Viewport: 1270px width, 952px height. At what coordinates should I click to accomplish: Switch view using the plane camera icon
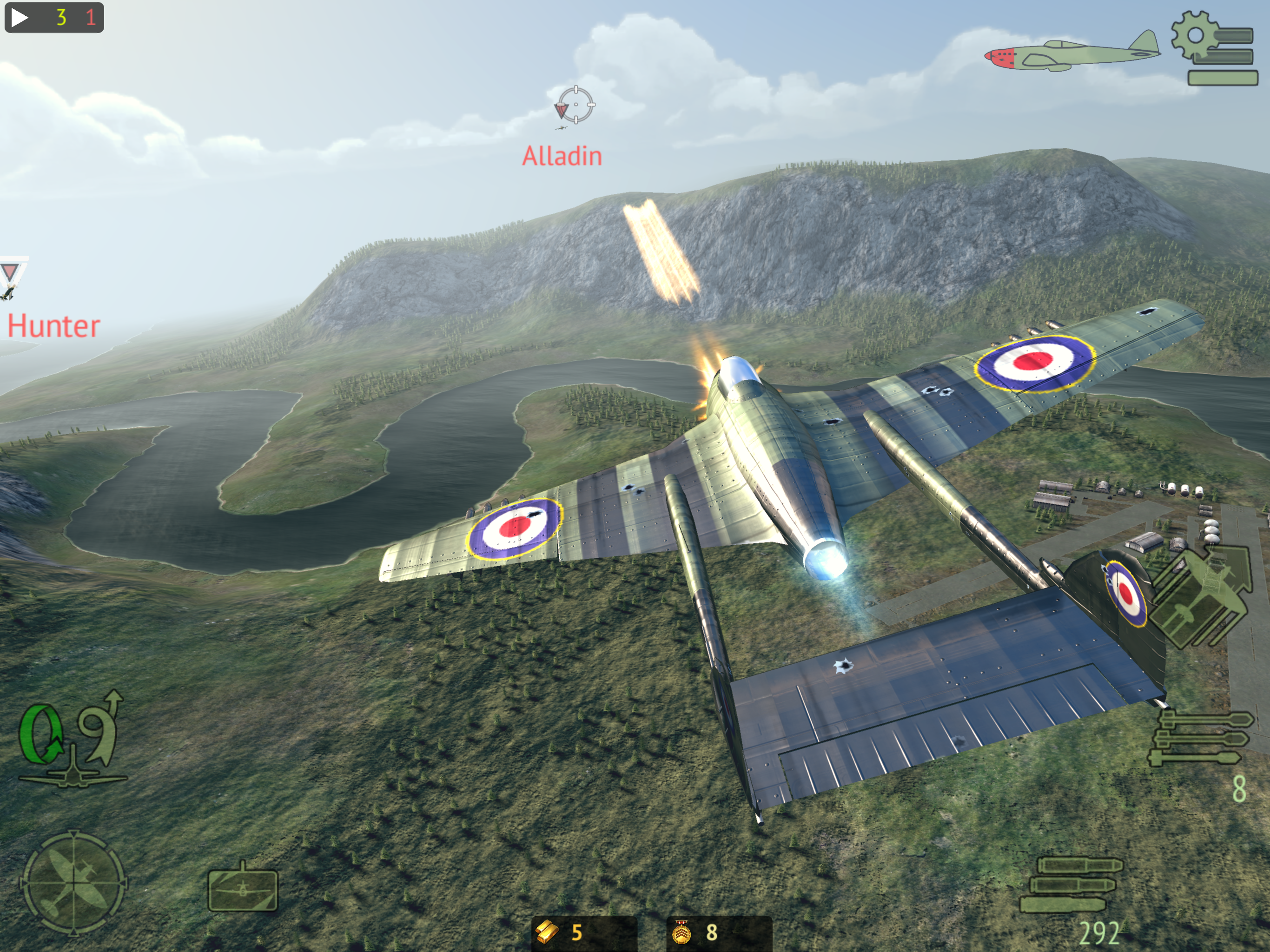[242, 889]
